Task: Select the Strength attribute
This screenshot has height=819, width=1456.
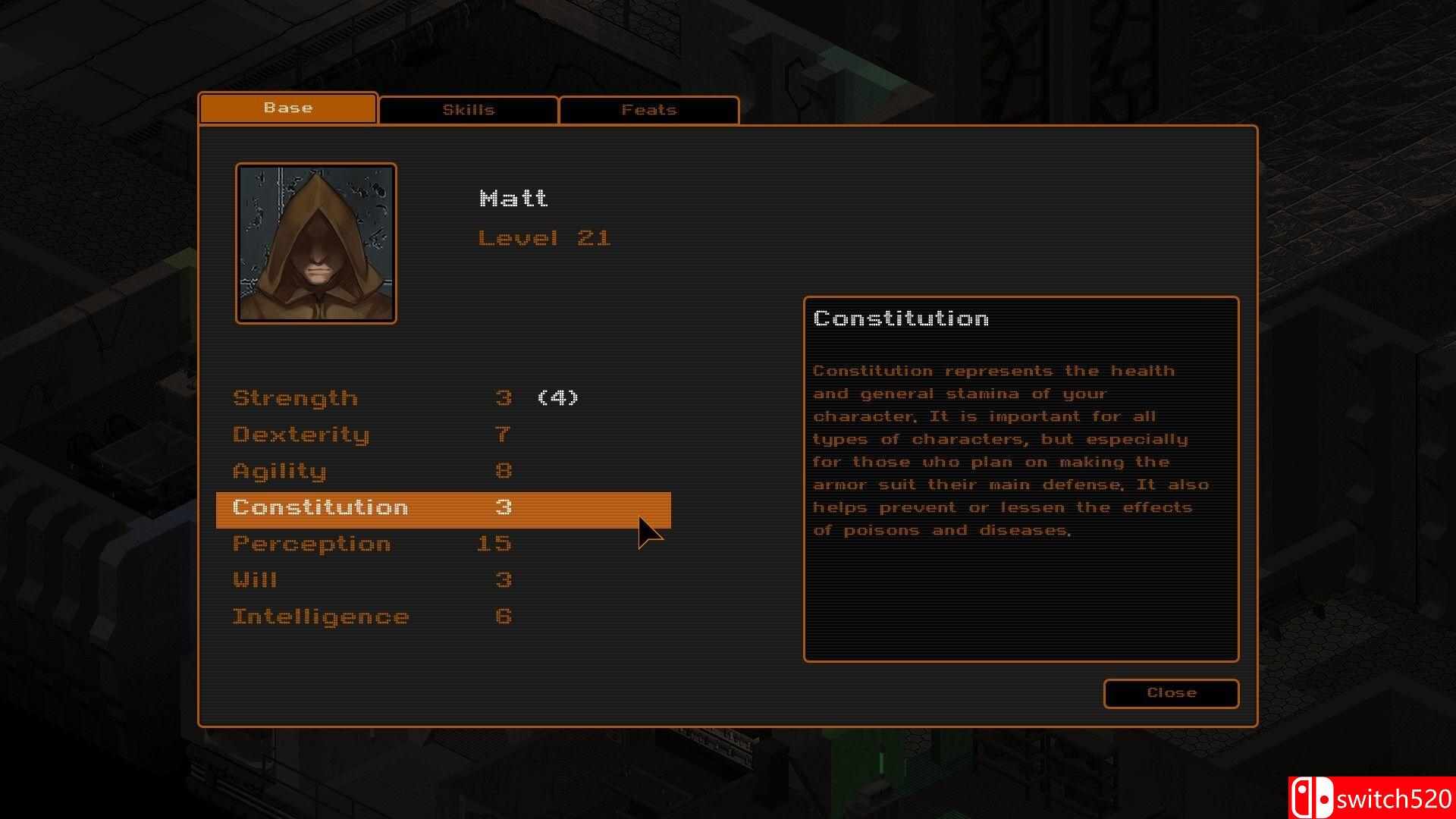Action: tap(295, 397)
